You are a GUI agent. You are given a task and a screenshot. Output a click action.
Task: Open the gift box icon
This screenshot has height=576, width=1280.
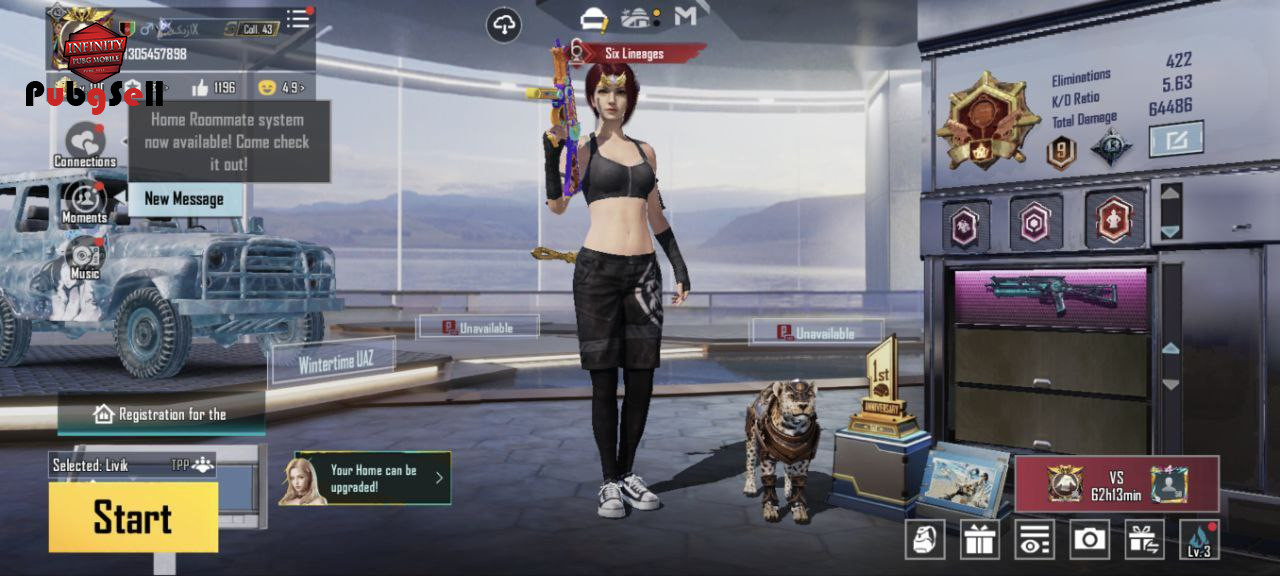click(x=980, y=539)
